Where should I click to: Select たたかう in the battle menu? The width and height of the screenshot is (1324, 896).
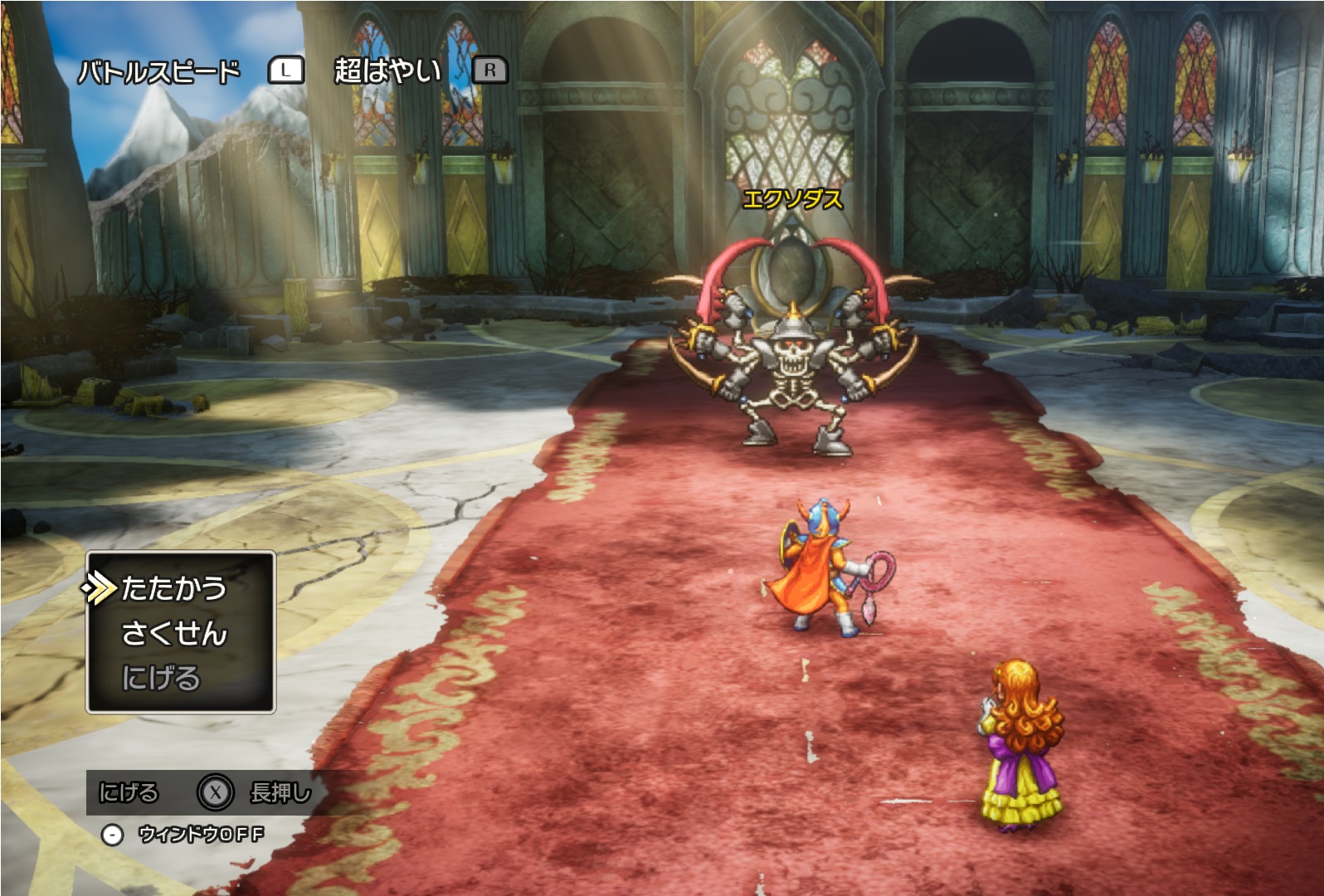(x=173, y=588)
